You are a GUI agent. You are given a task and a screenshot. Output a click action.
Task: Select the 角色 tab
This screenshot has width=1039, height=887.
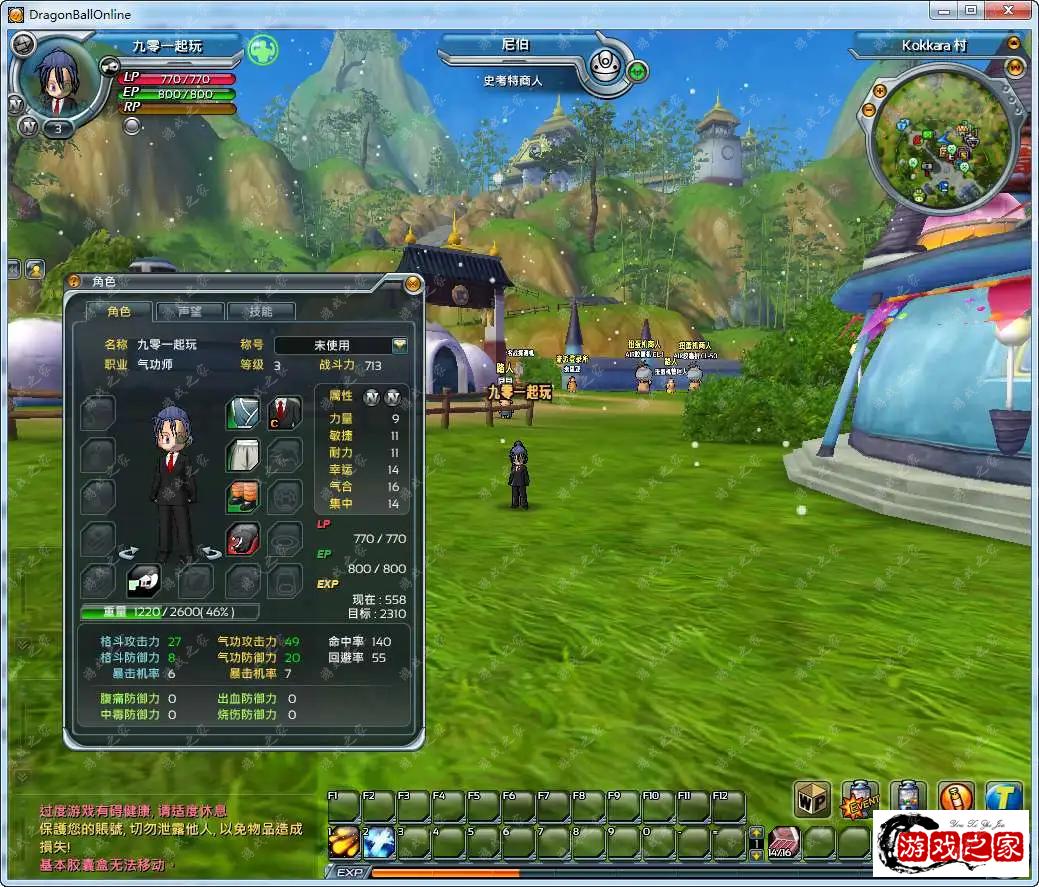pos(119,311)
